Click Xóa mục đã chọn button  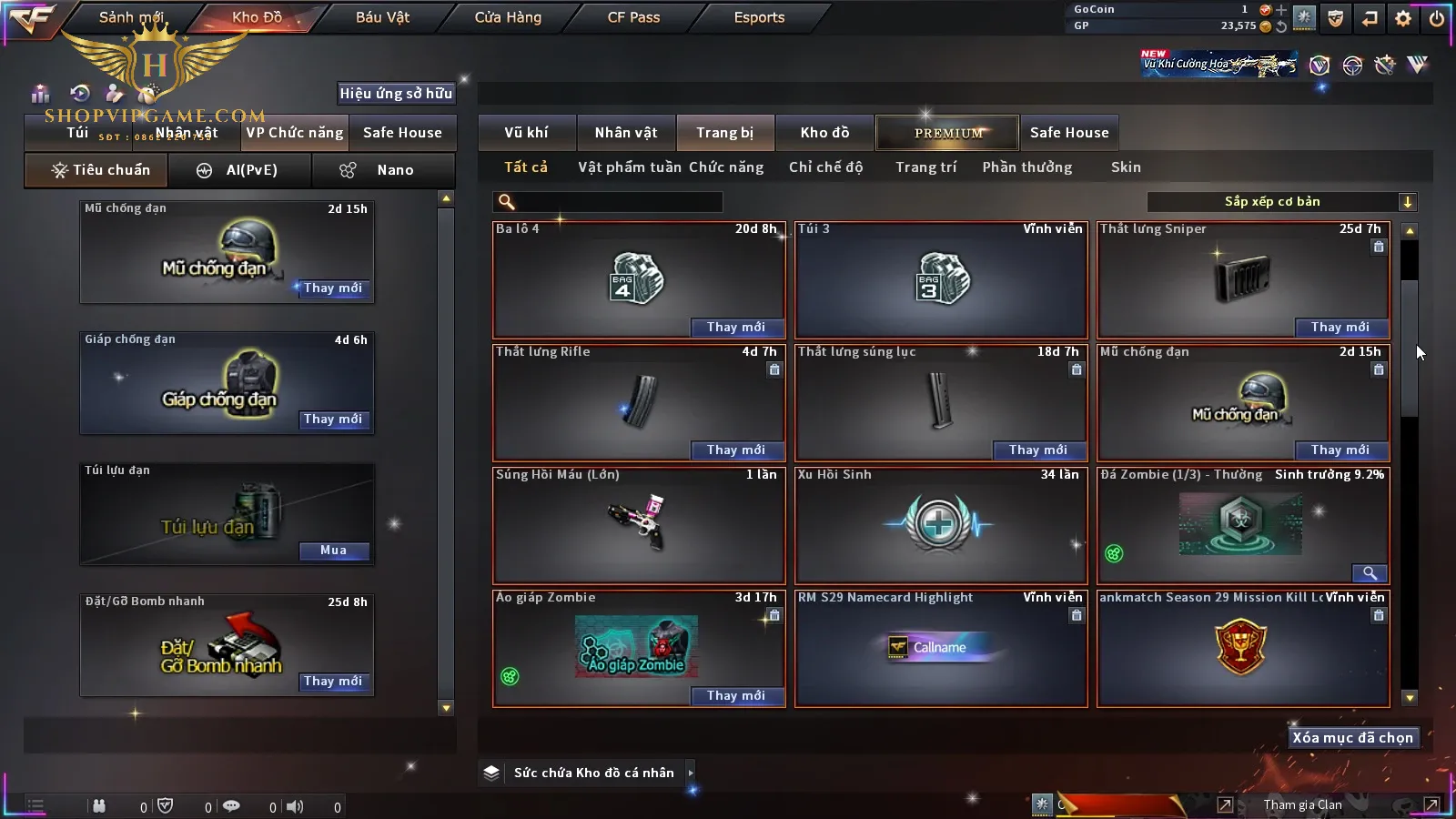pyautogui.click(x=1352, y=738)
